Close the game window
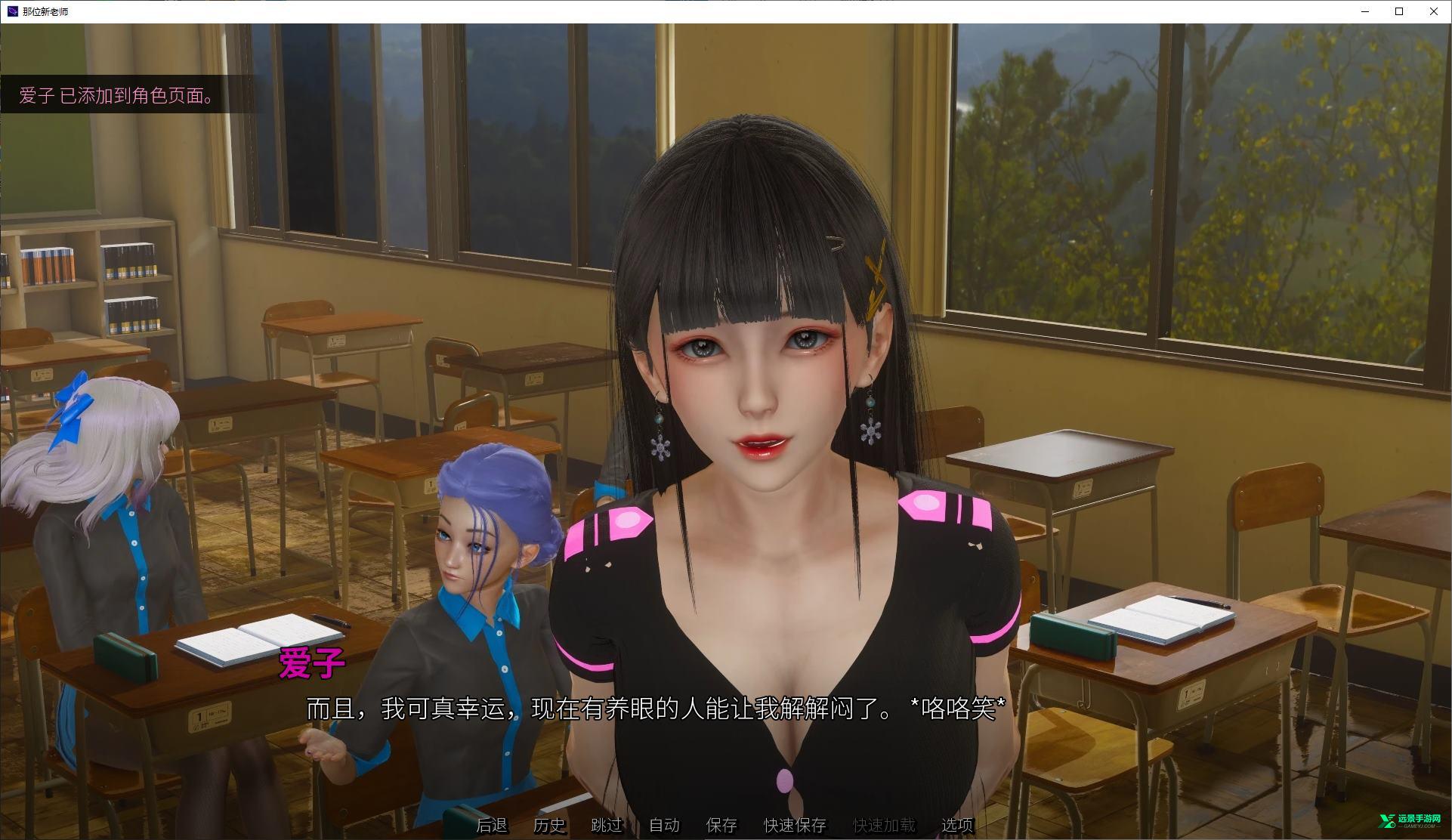 pos(1433,11)
